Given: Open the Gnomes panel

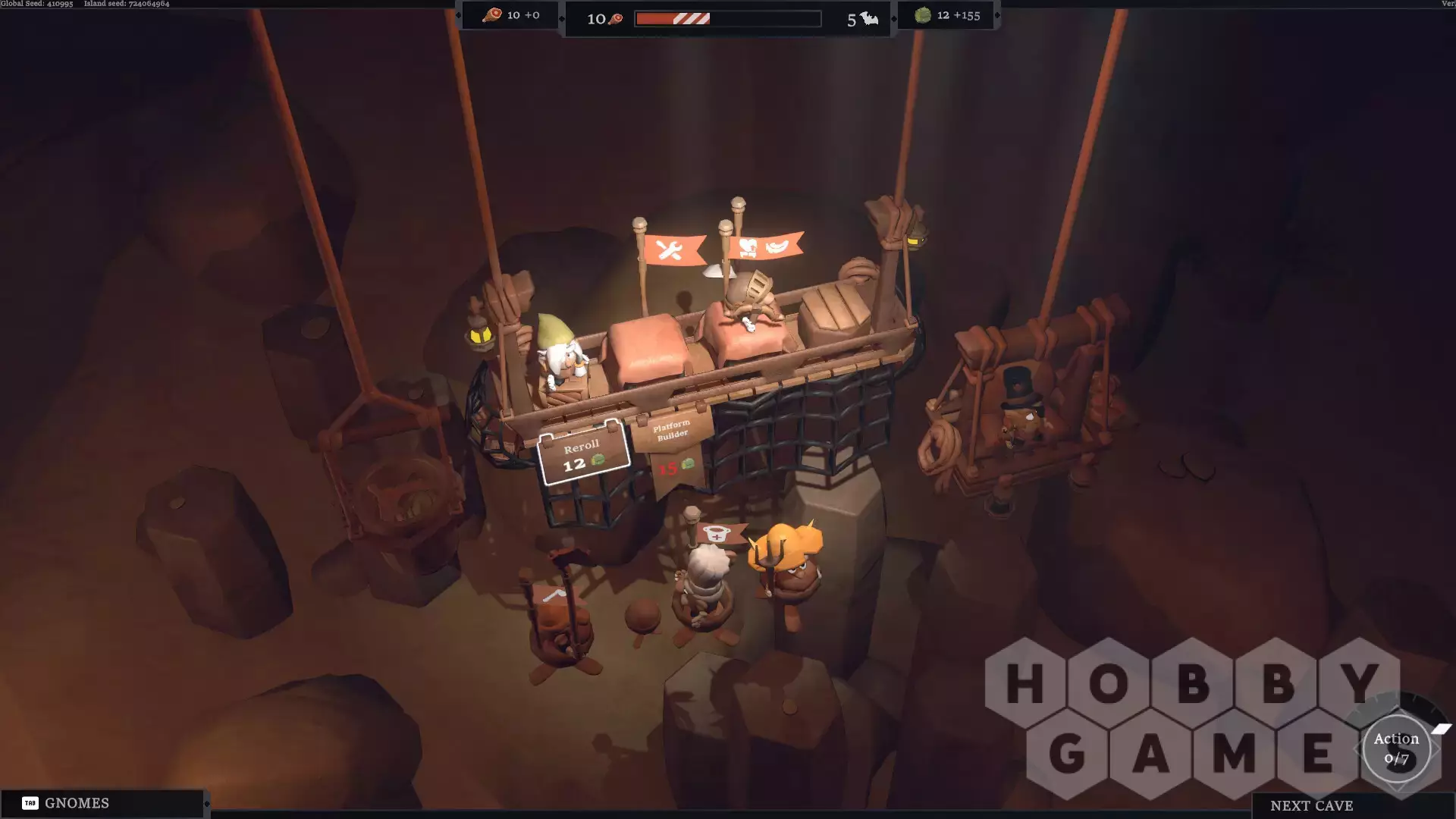Looking at the screenshot, I should coord(102,803).
